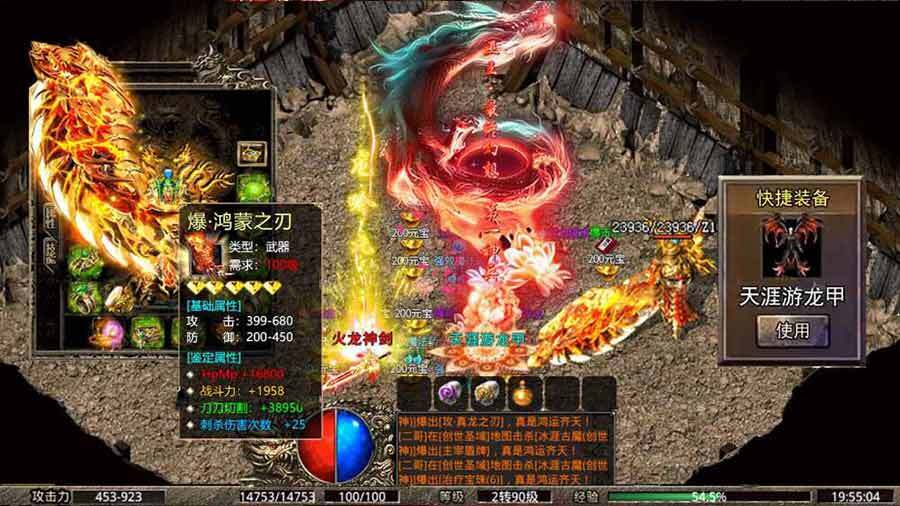
Task: Use the gold-marked white stone in the hotbar
Action: coord(486,393)
